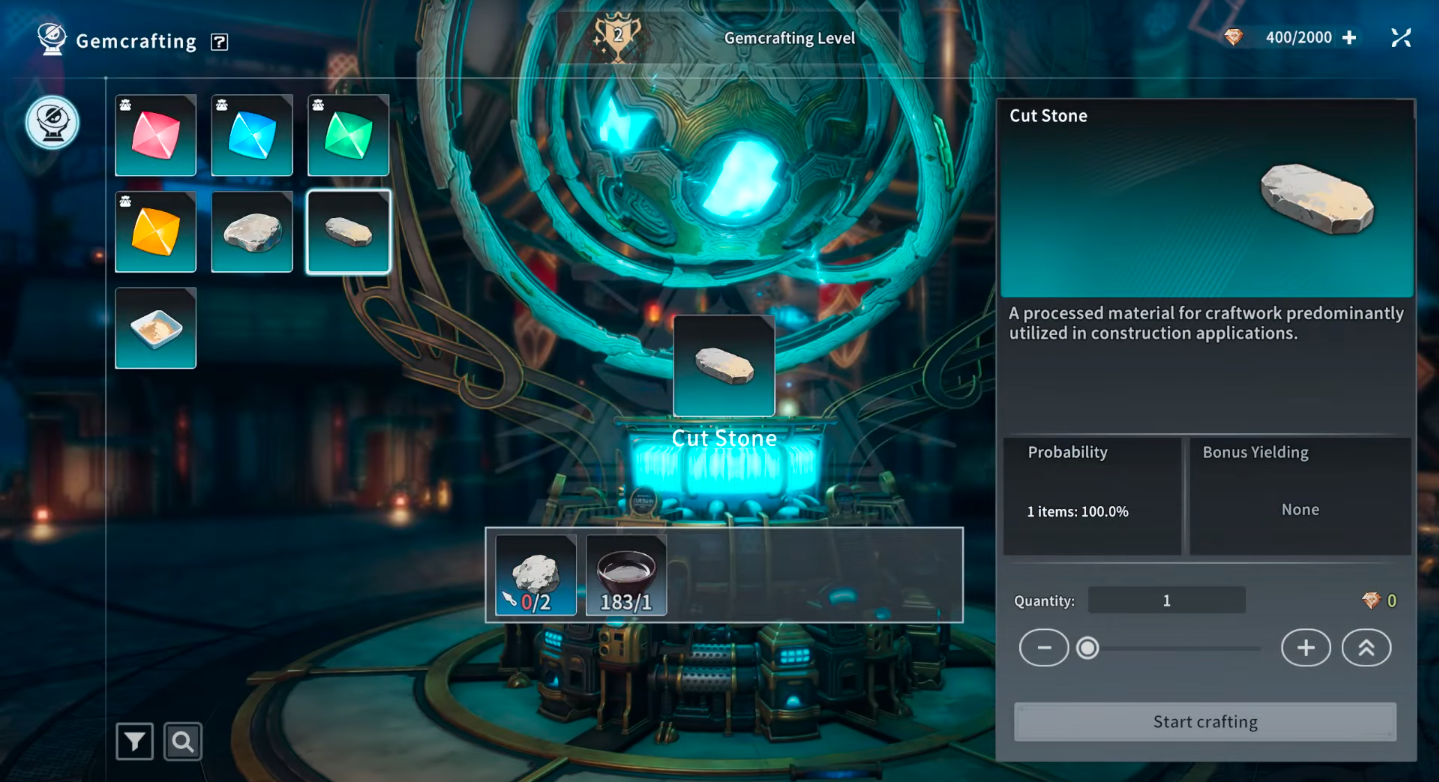Screen dimensions: 1439x782
Task: Click the Start crafting button
Action: (x=1205, y=722)
